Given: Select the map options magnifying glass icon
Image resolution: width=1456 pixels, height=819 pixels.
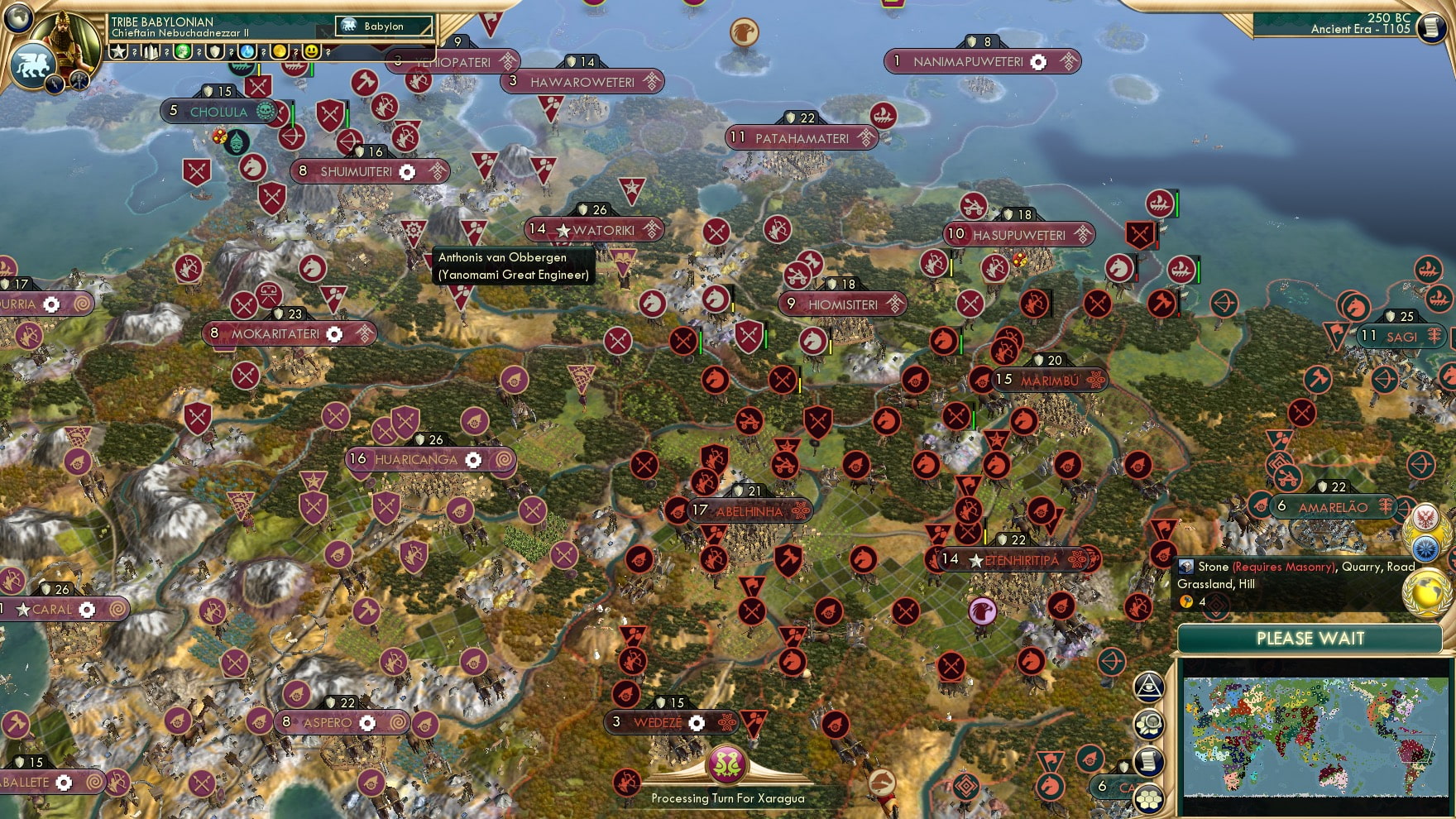Looking at the screenshot, I should tap(1149, 724).
